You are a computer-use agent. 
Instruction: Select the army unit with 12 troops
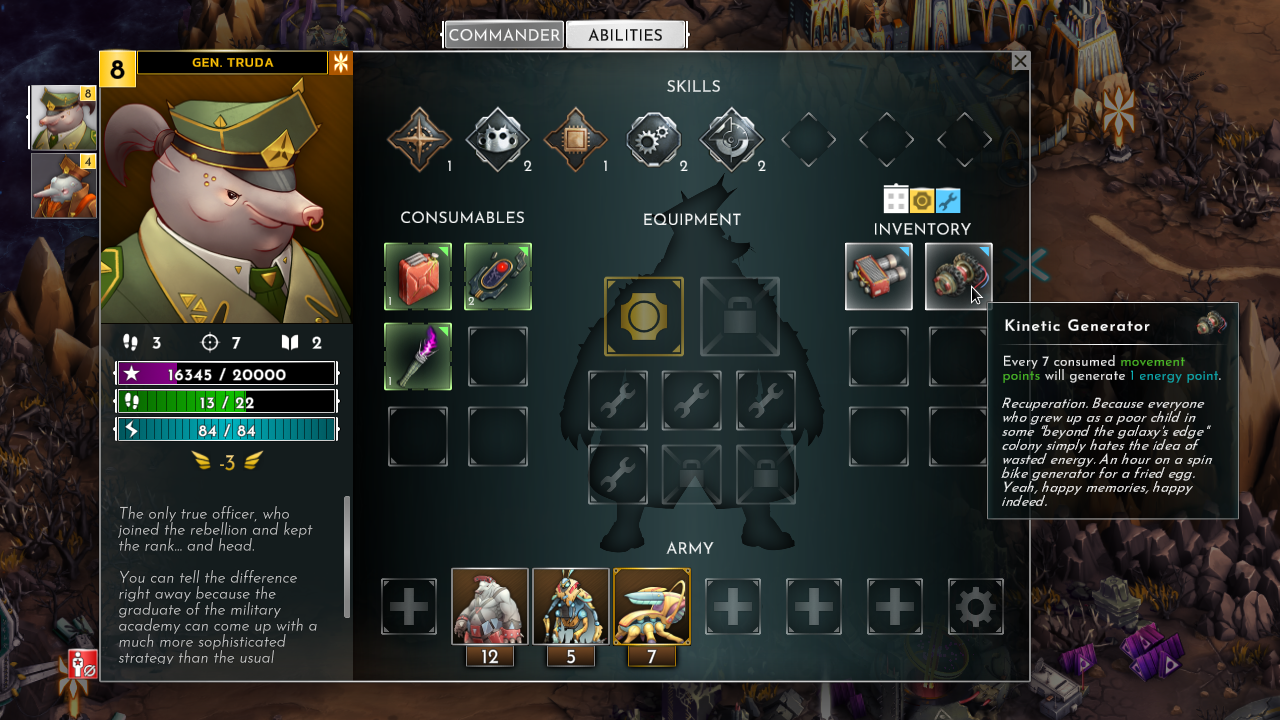[x=490, y=607]
